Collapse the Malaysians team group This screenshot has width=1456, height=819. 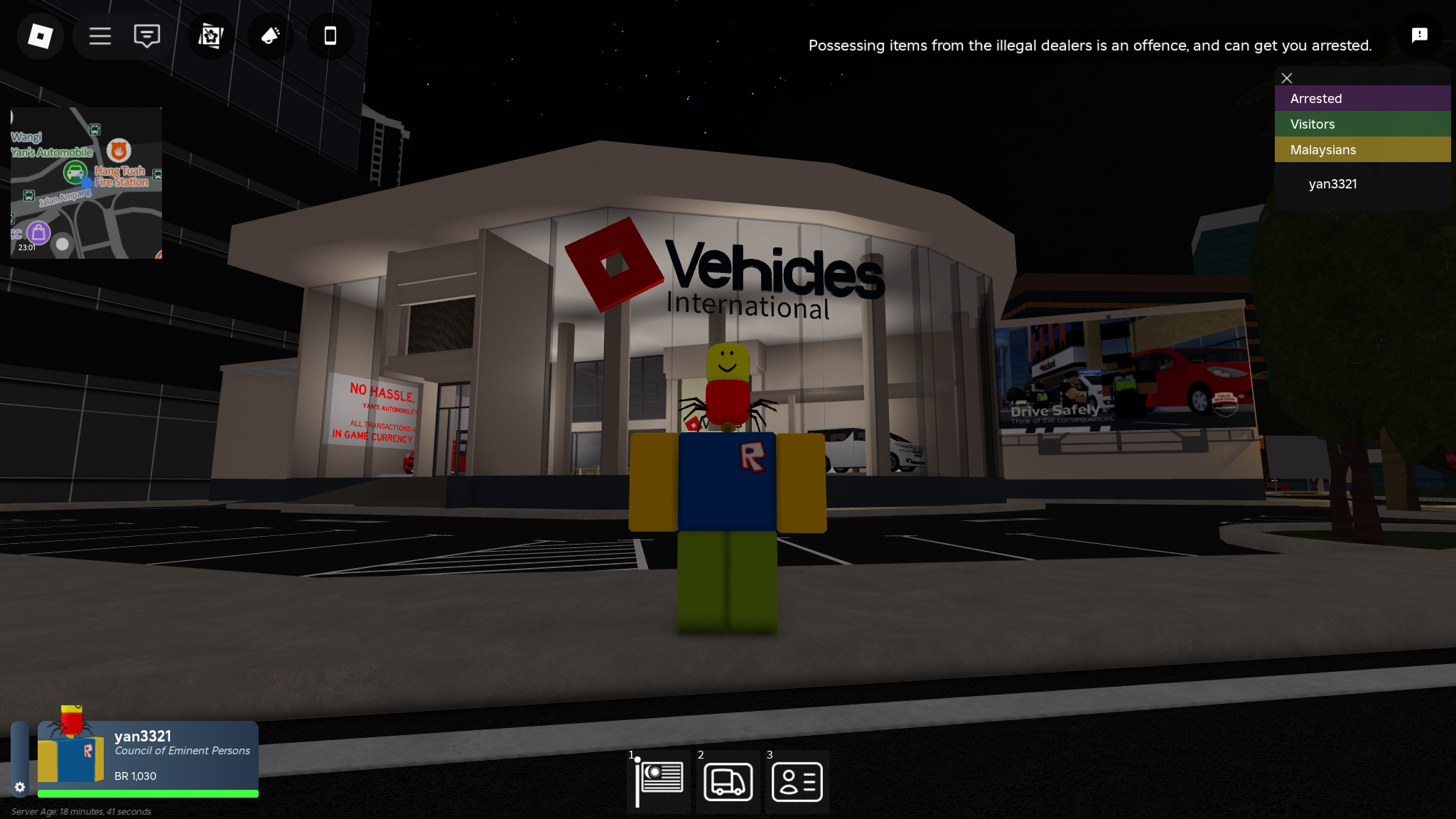[1362, 149]
